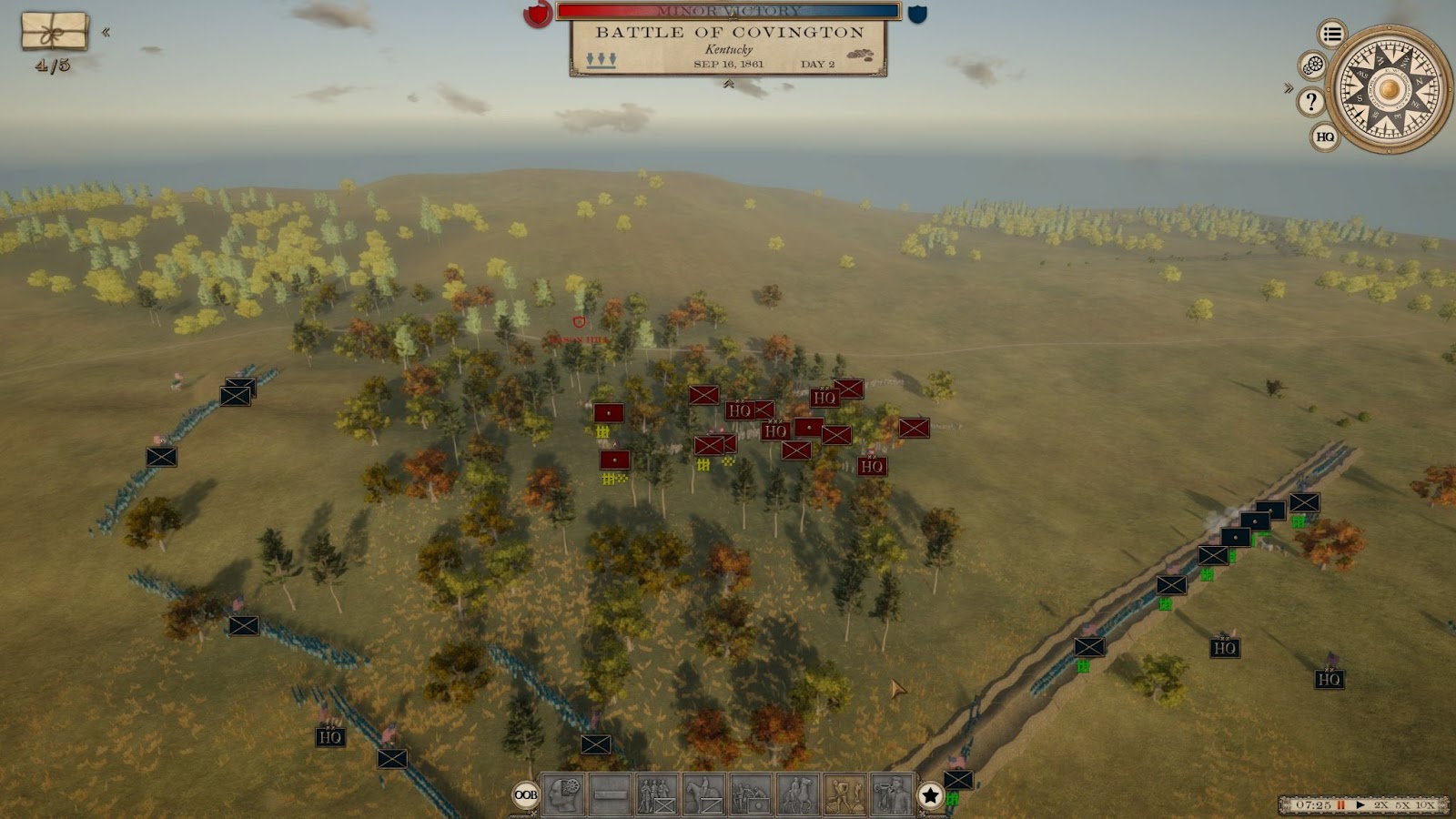Viewport: 1456px width, 819px height.
Task: Set game speed to 10X
Action: coord(1425,805)
